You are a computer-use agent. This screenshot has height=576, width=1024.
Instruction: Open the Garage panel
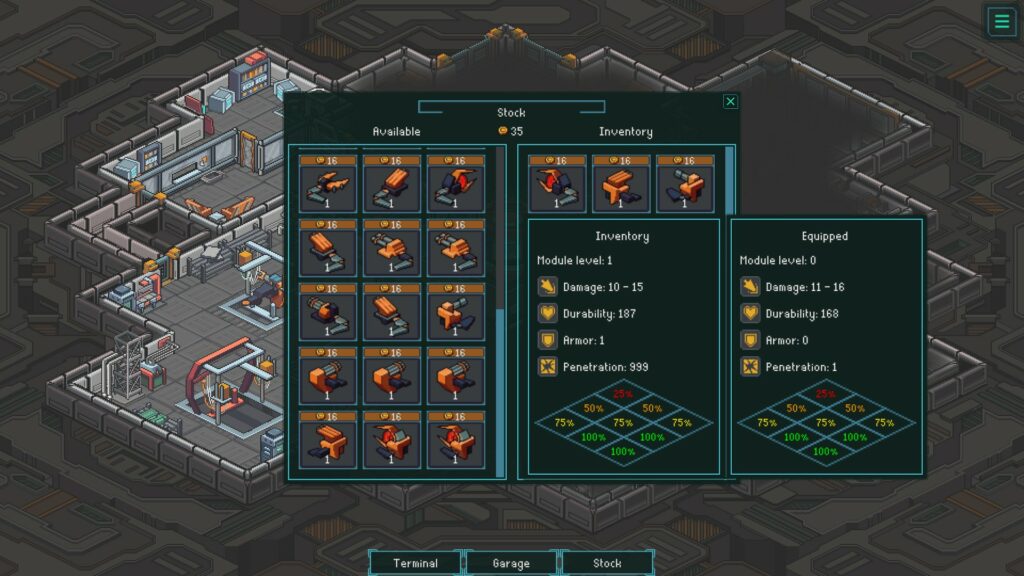pyautogui.click(x=511, y=563)
